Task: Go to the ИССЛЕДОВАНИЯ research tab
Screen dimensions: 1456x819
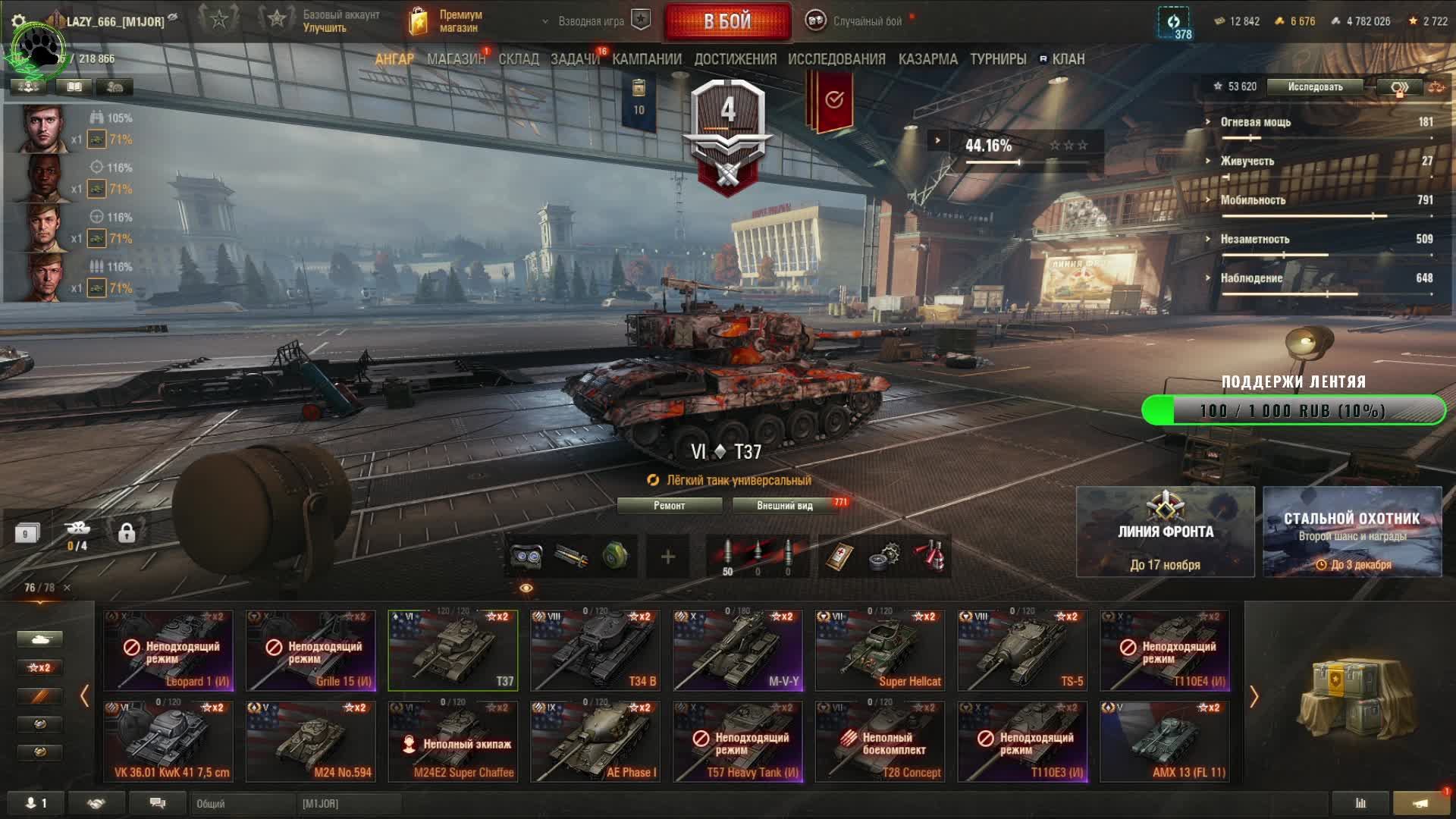Action: point(836,59)
